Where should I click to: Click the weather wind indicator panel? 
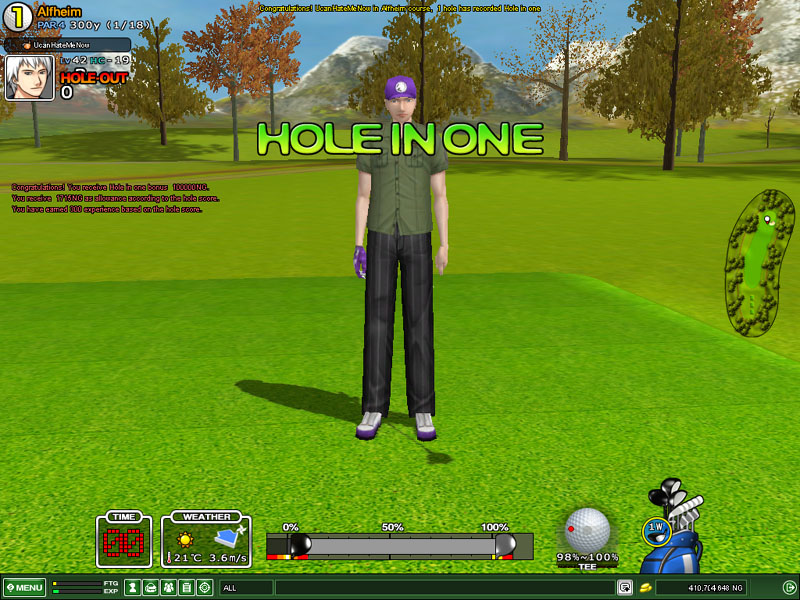[x=207, y=541]
